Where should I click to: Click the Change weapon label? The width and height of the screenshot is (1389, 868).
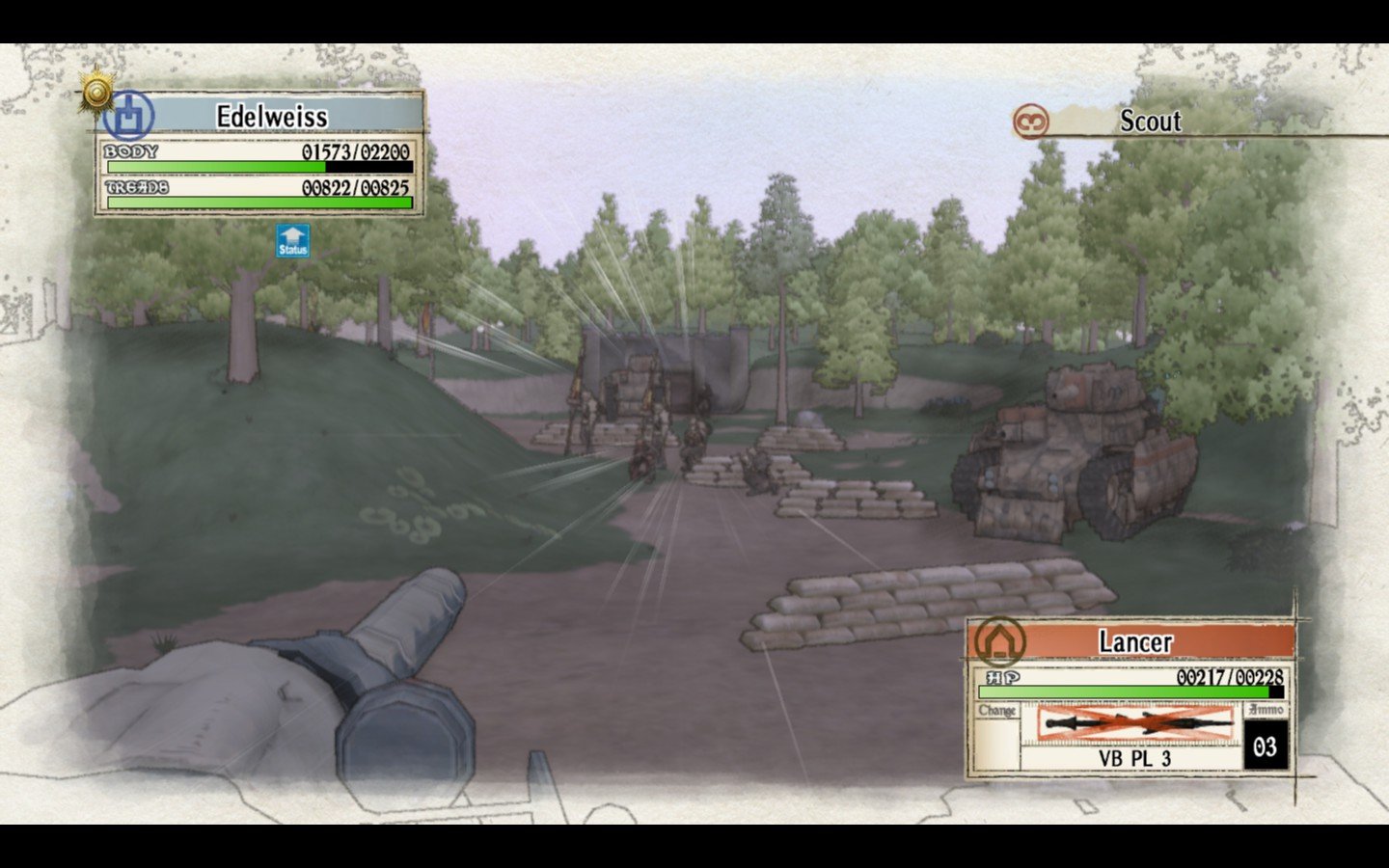click(x=997, y=711)
